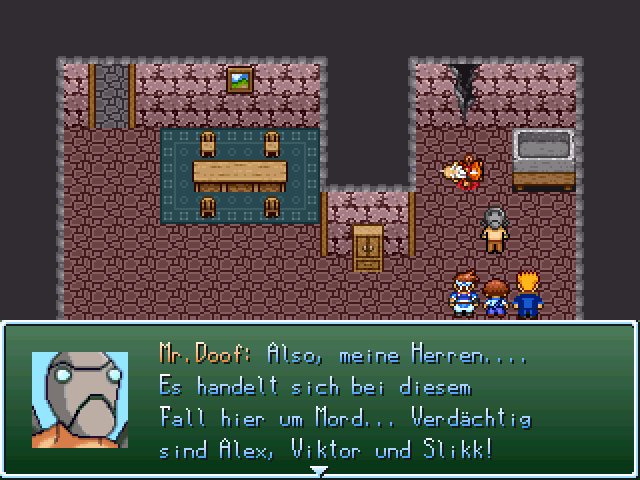Advance dialogue with the continue arrow

click(x=318, y=470)
